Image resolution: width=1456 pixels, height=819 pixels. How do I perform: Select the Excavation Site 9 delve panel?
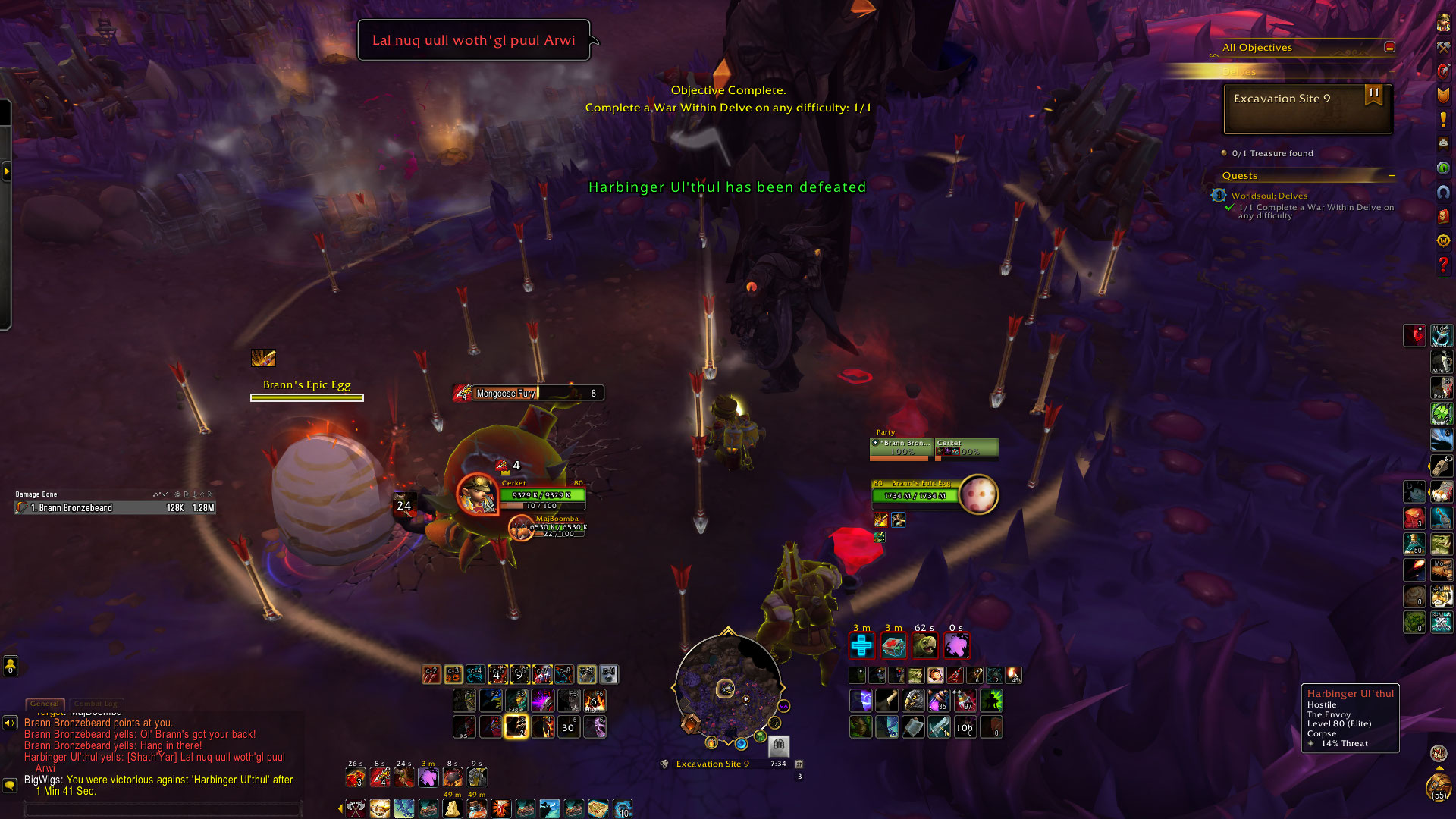1307,108
